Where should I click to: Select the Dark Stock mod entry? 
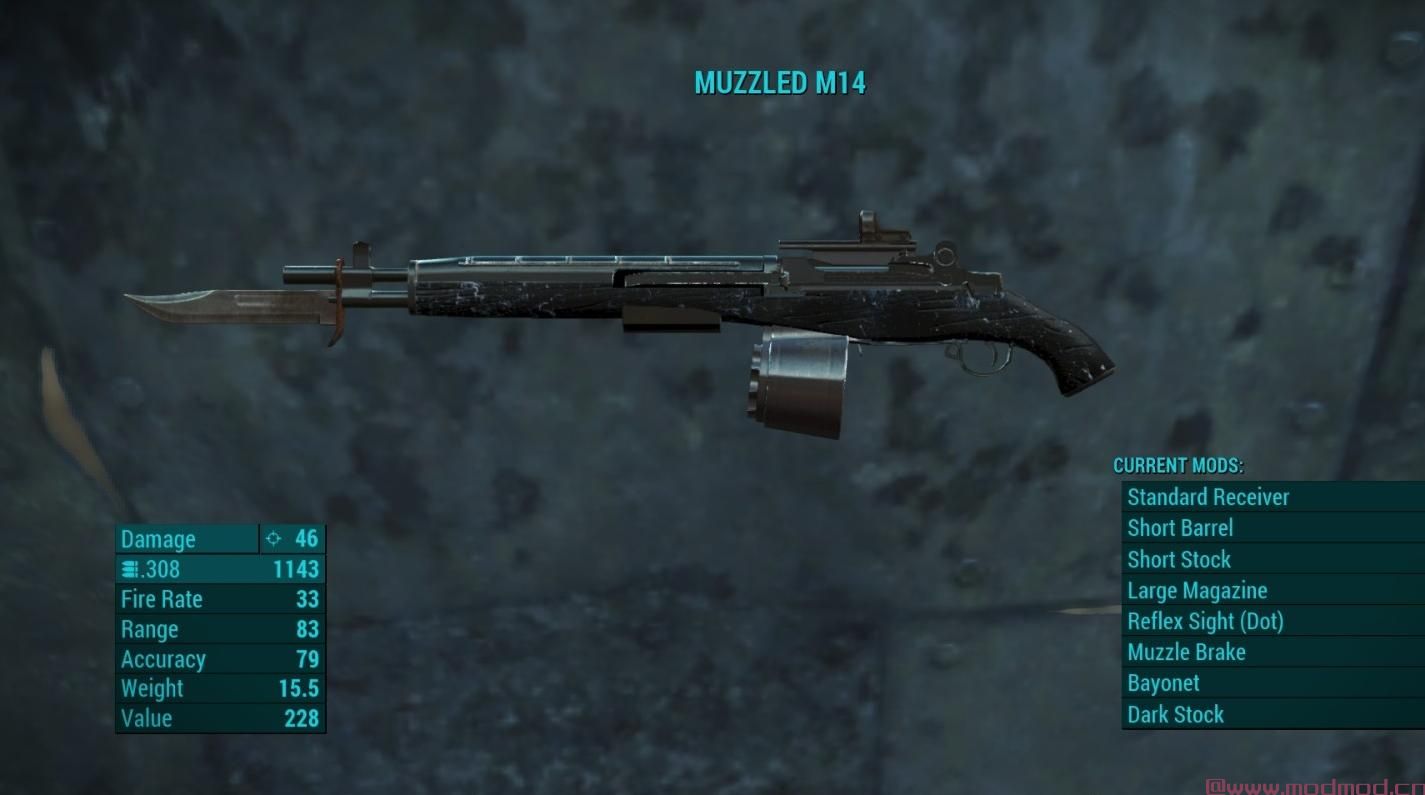click(1175, 714)
